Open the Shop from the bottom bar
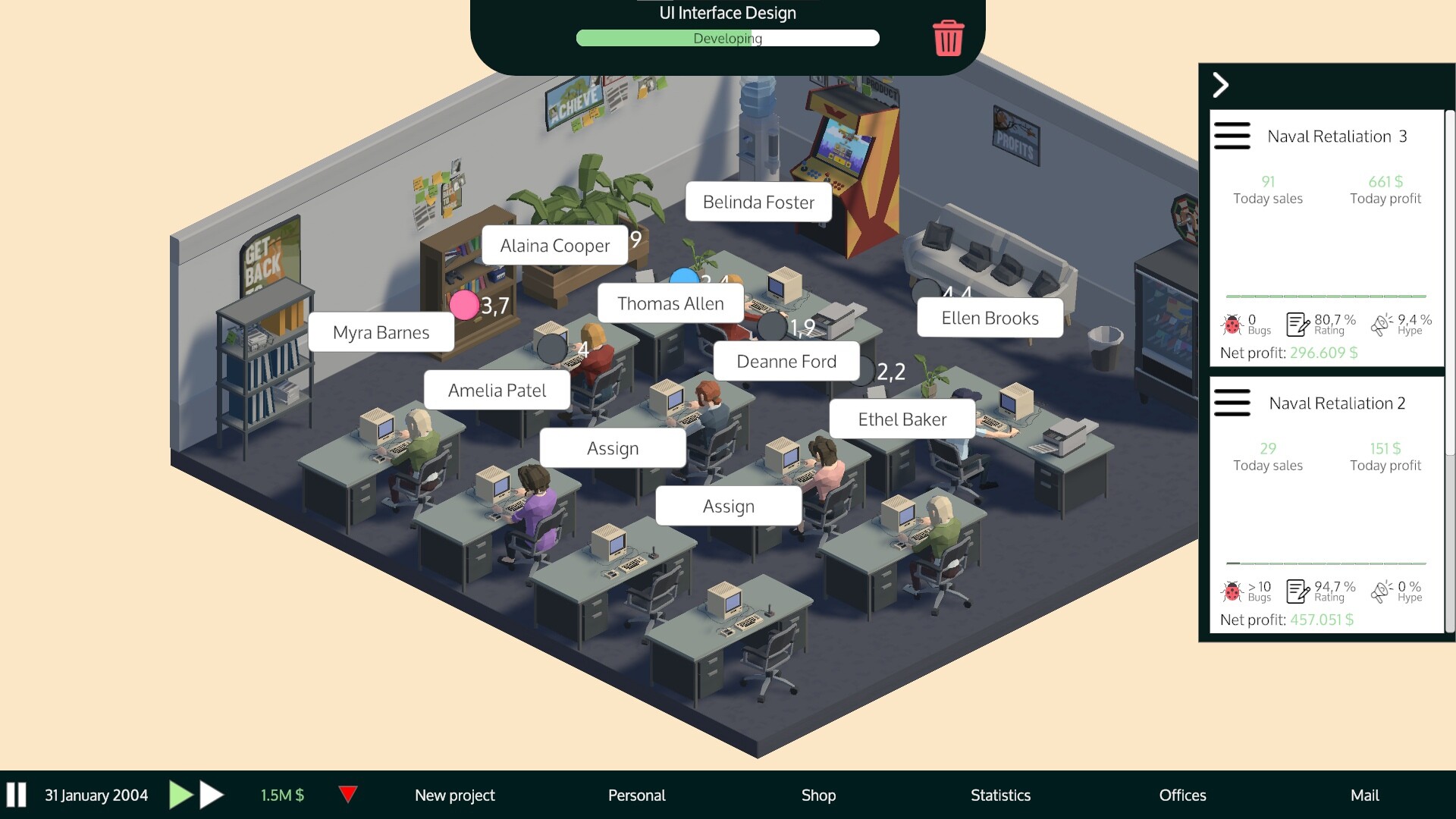The width and height of the screenshot is (1456, 819). [x=818, y=795]
